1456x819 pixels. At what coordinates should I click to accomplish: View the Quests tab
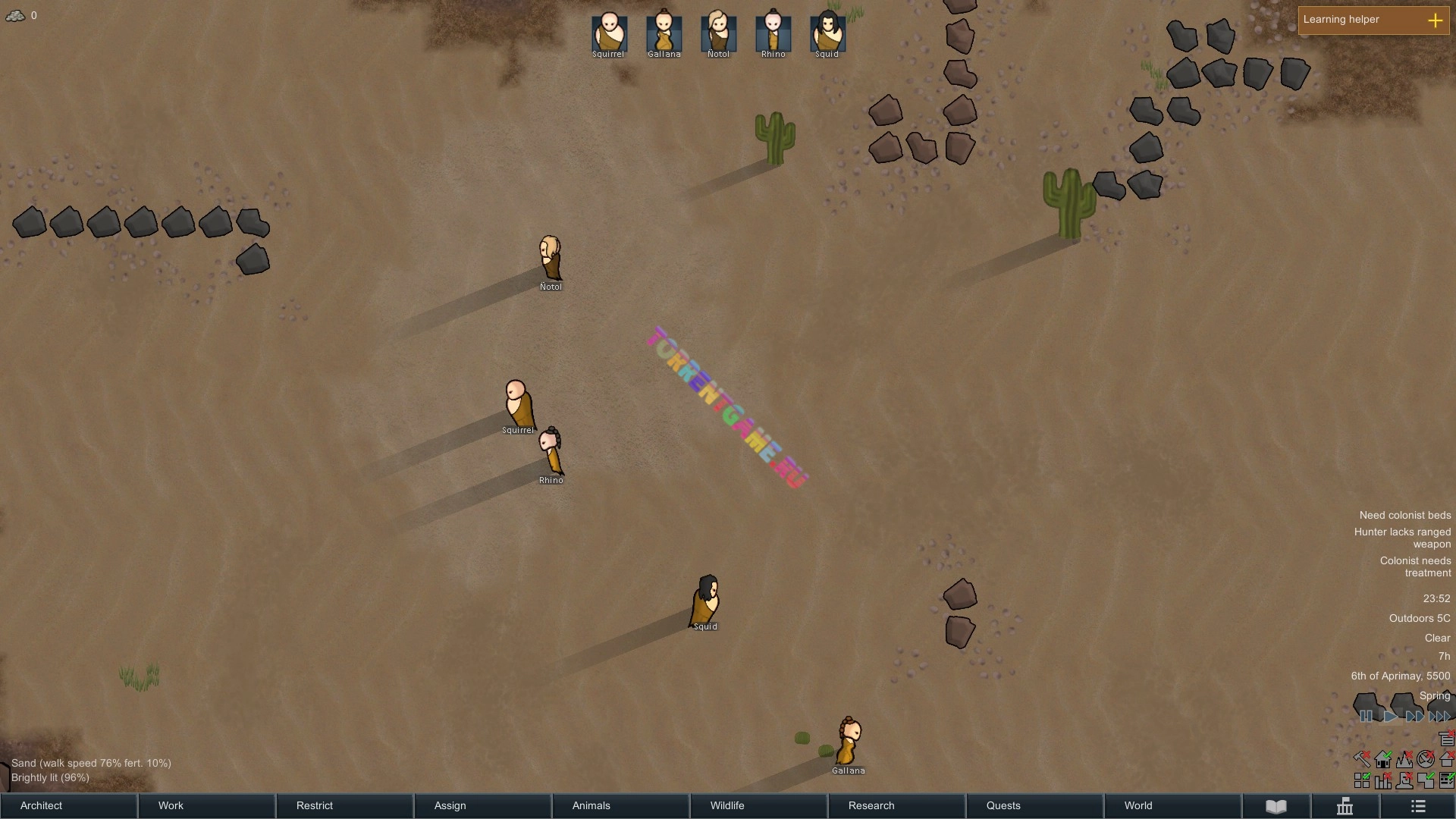1034,805
